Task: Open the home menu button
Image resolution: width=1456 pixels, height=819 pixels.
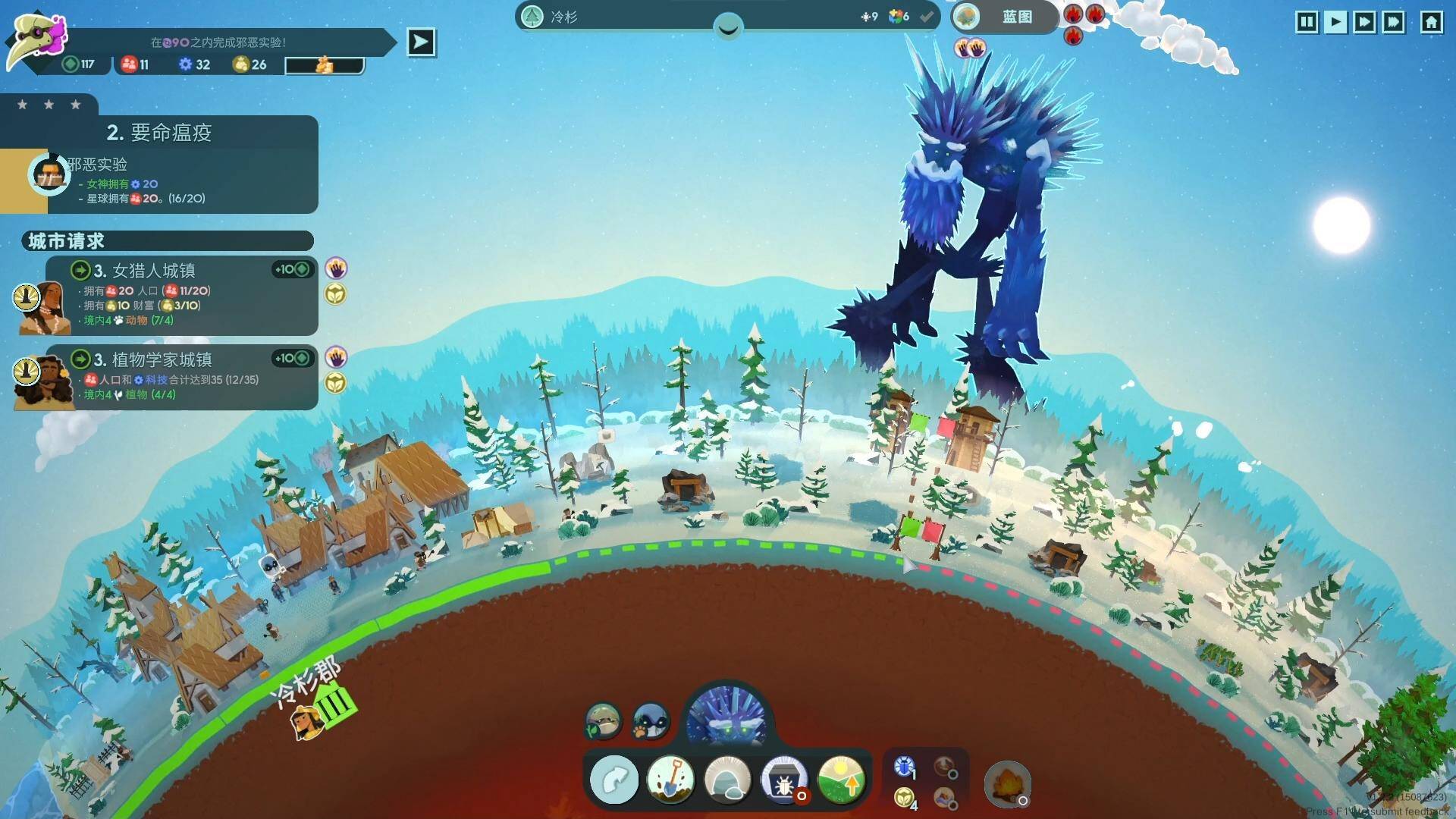Action: click(1431, 22)
